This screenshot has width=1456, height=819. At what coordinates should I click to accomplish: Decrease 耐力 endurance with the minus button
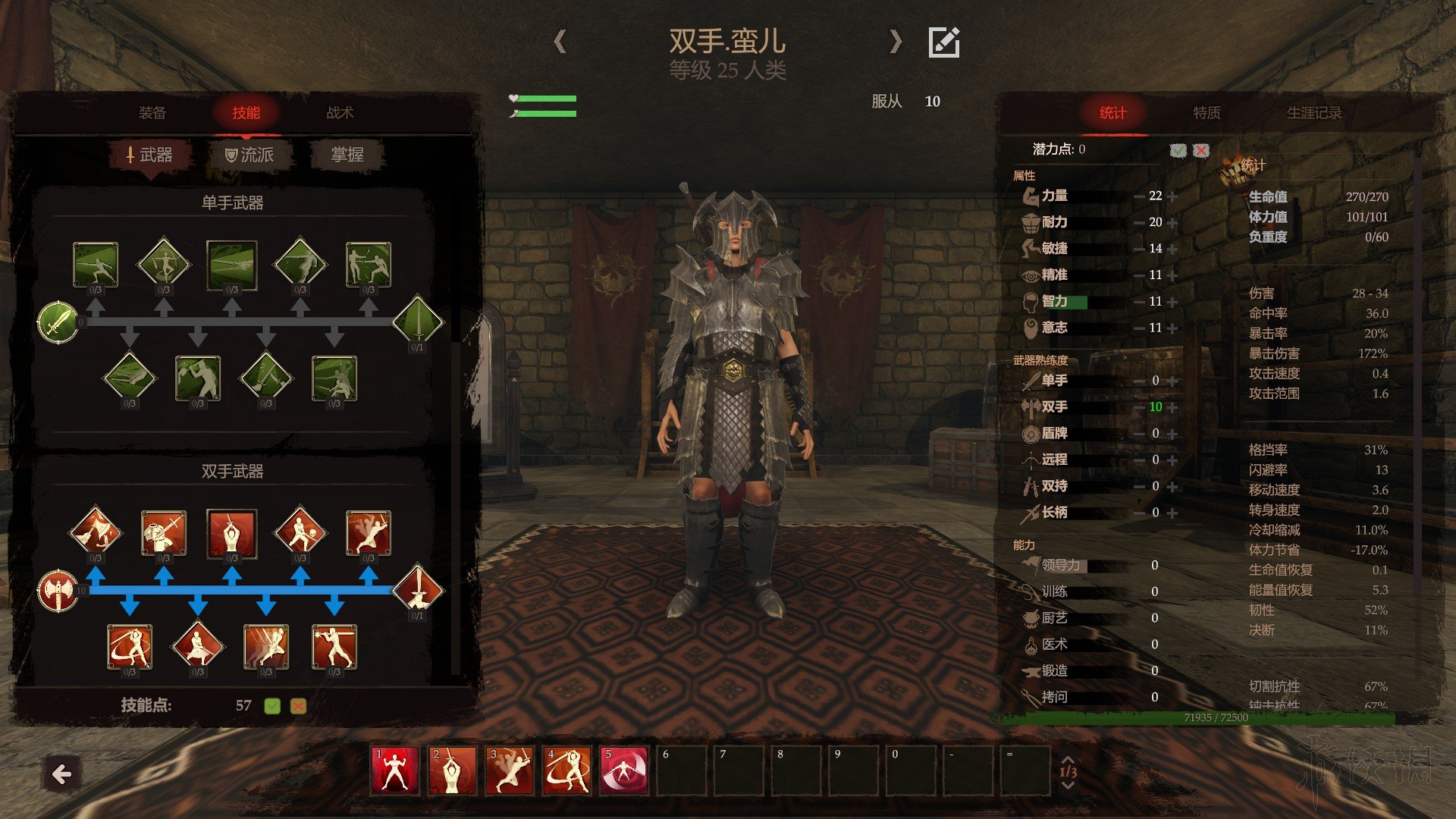pos(1139,223)
